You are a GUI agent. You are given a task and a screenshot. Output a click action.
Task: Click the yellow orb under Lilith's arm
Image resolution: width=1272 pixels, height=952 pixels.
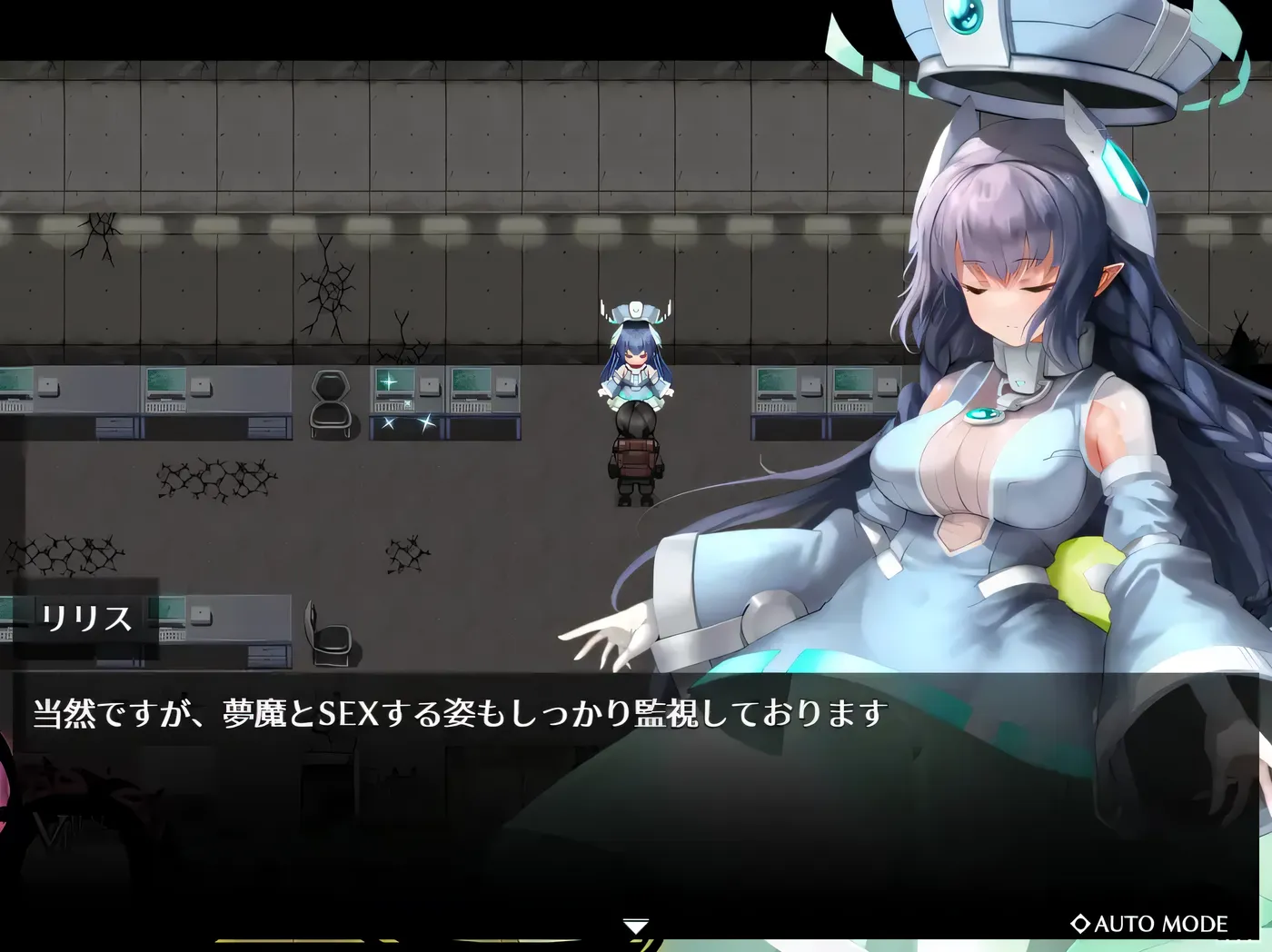click(x=1084, y=576)
